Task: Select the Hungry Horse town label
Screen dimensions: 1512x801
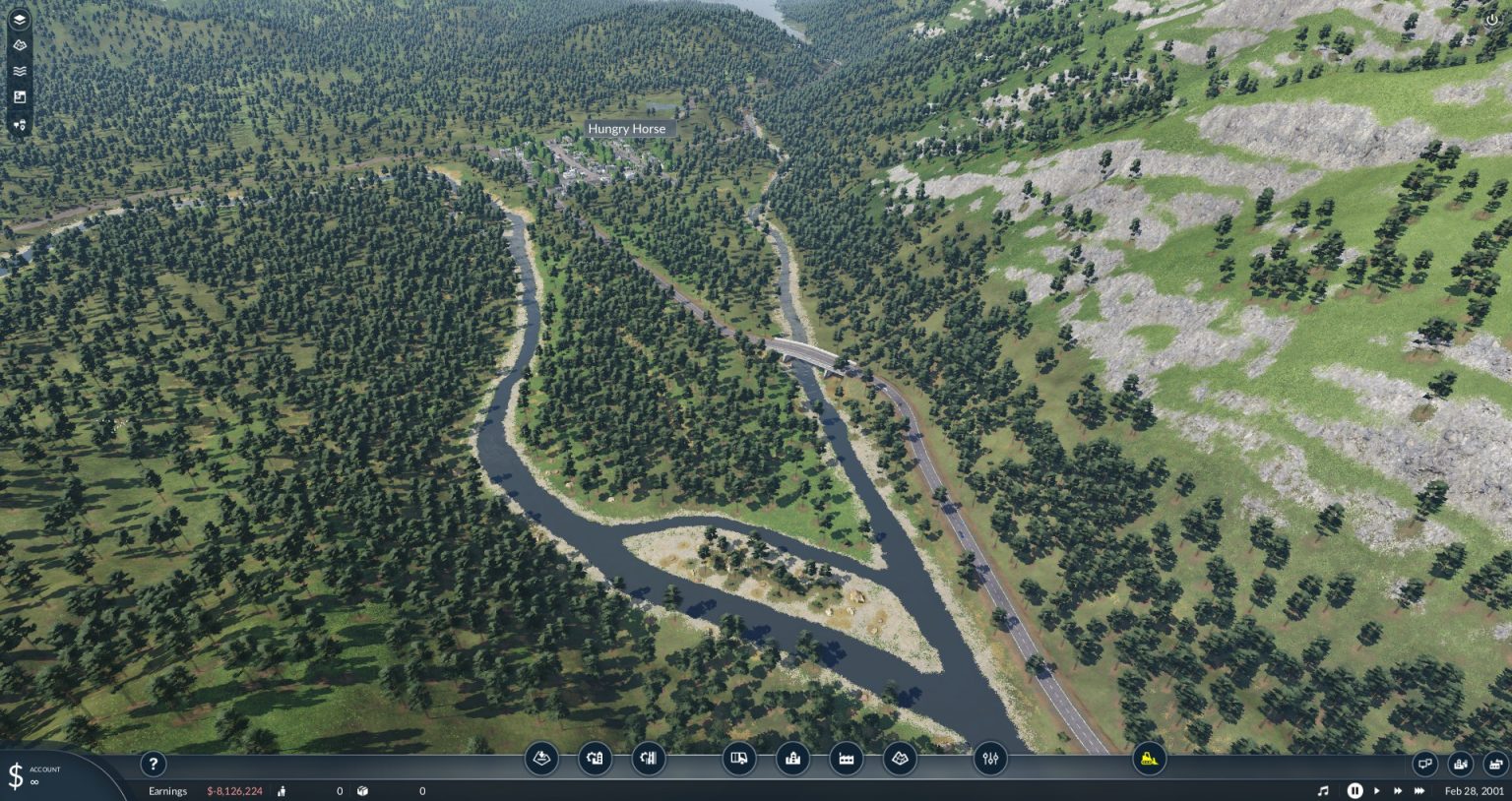Action: pyautogui.click(x=627, y=129)
